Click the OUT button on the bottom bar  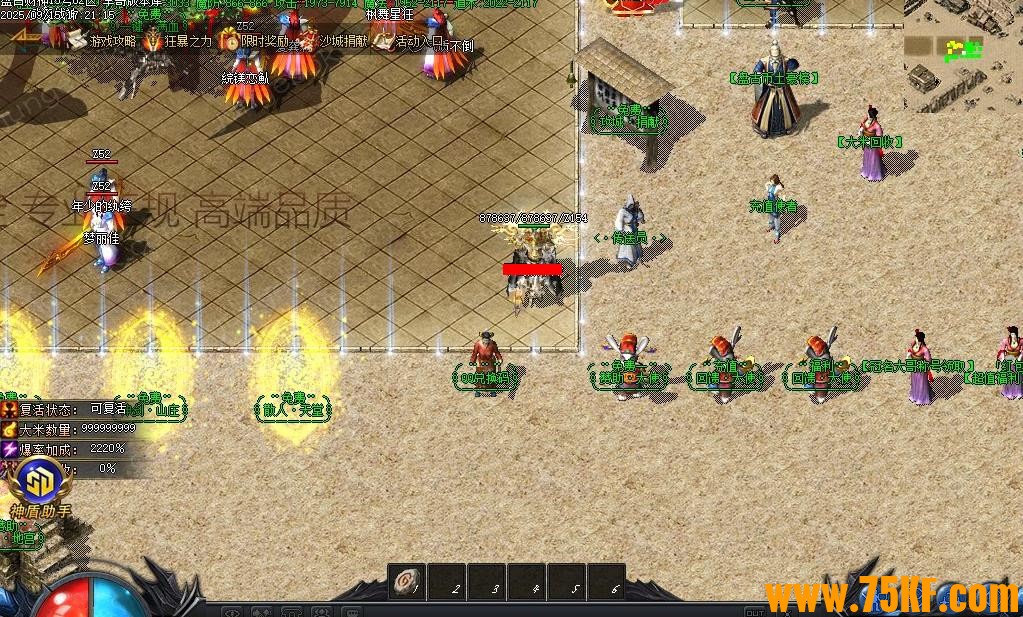[755, 612]
